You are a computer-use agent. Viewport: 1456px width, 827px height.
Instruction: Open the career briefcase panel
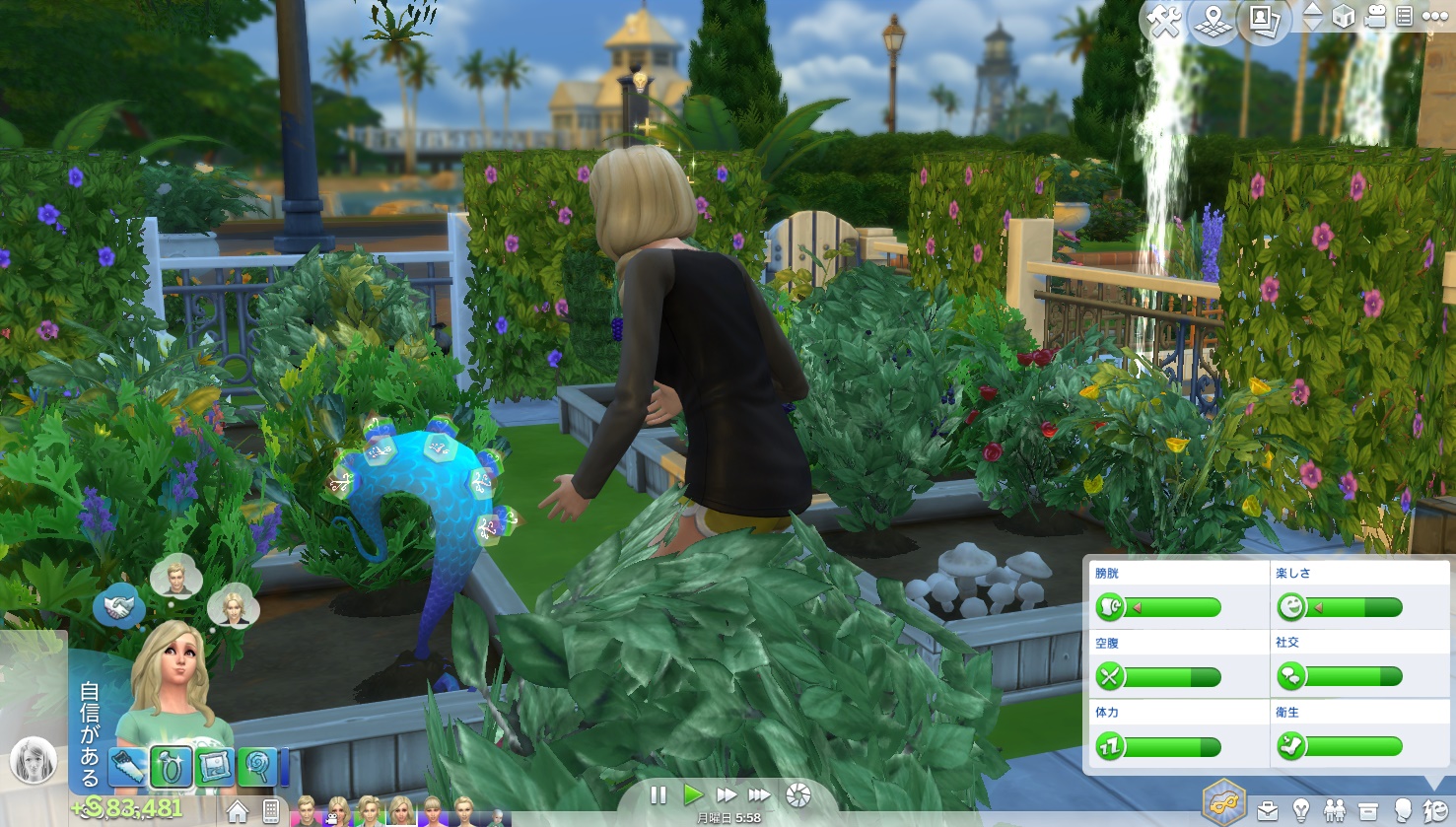pos(1268,810)
